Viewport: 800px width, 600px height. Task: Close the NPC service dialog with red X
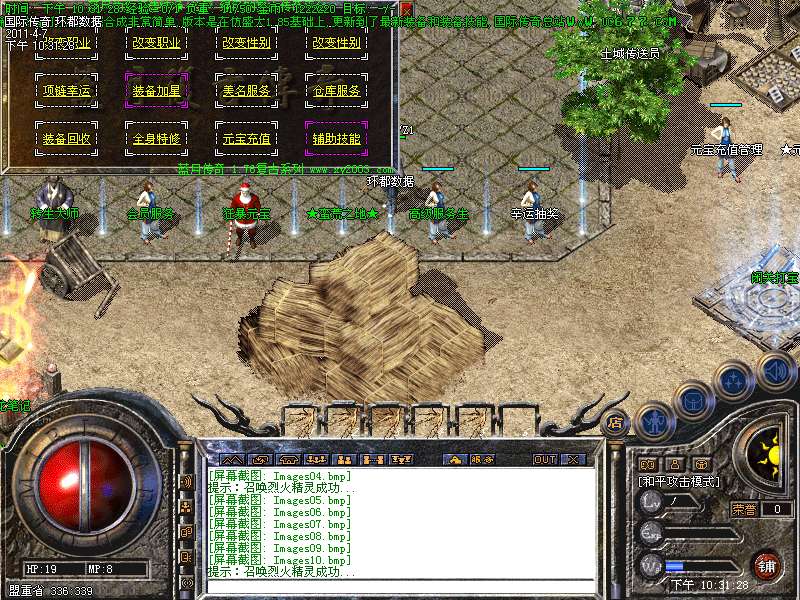coord(406,7)
